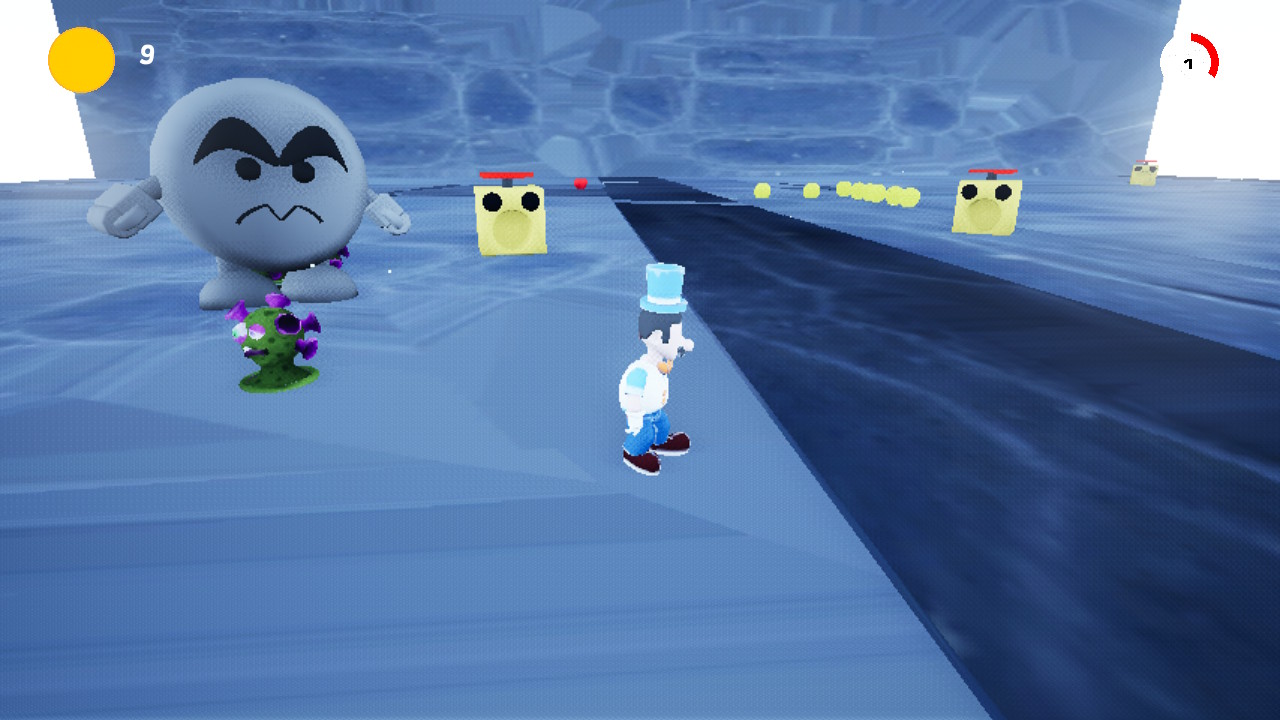Image resolution: width=1280 pixels, height=720 pixels.
Task: Click the yellow coin counter icon
Action: click(x=80, y=59)
